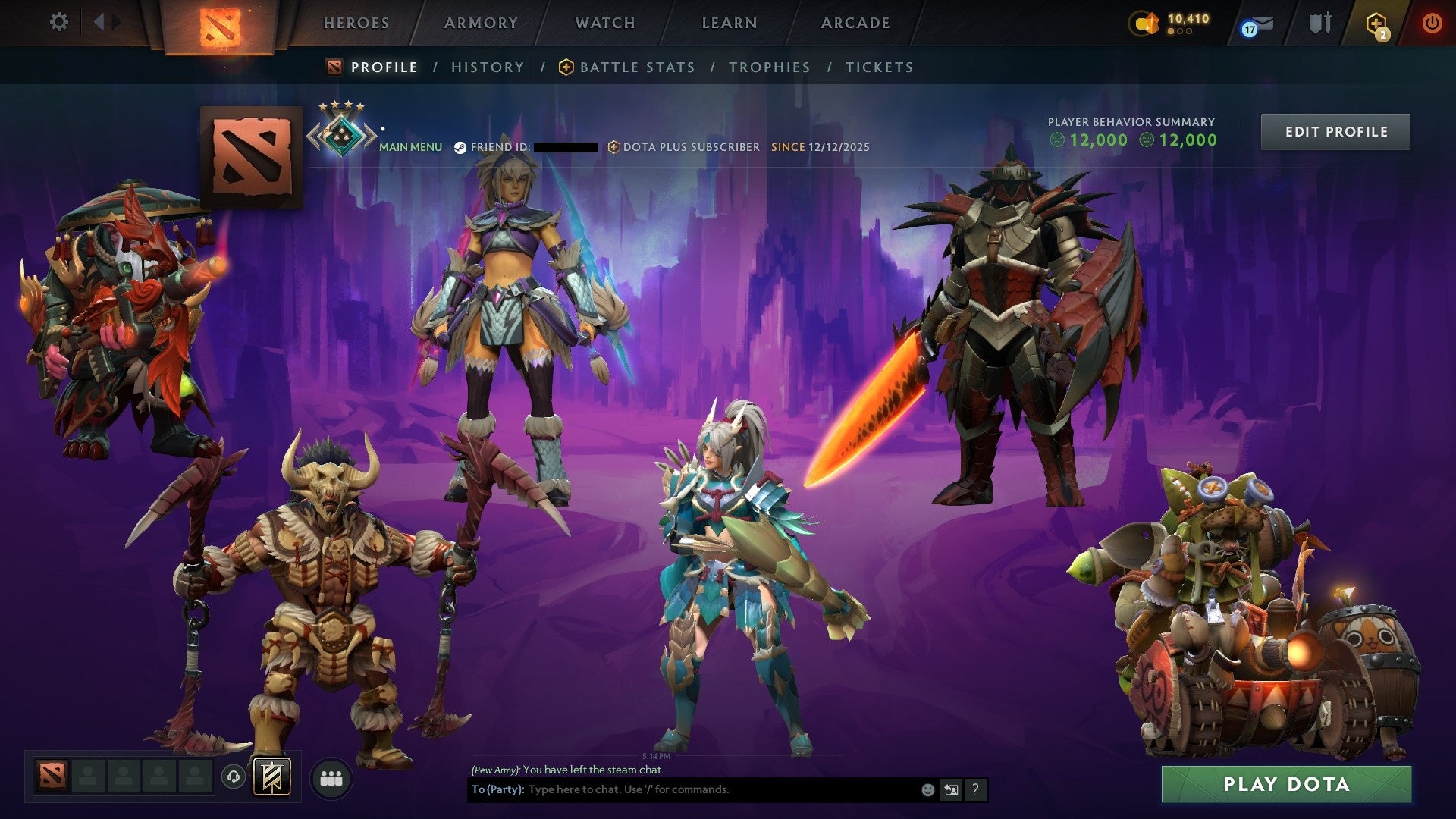Open the Armory via the shield and sword icon
Screen dimensions: 1456x819
1319,23
